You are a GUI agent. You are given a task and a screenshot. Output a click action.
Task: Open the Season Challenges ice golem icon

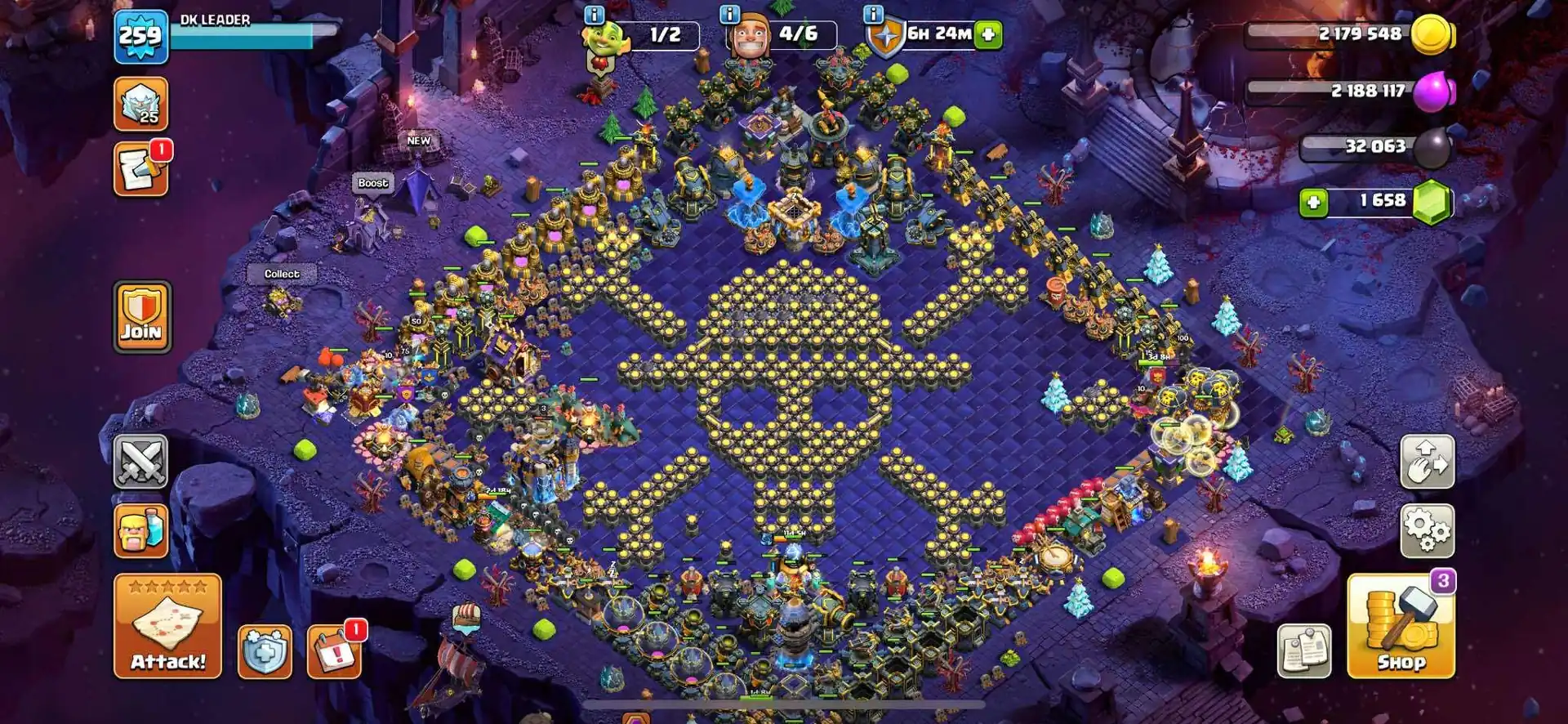click(x=140, y=105)
